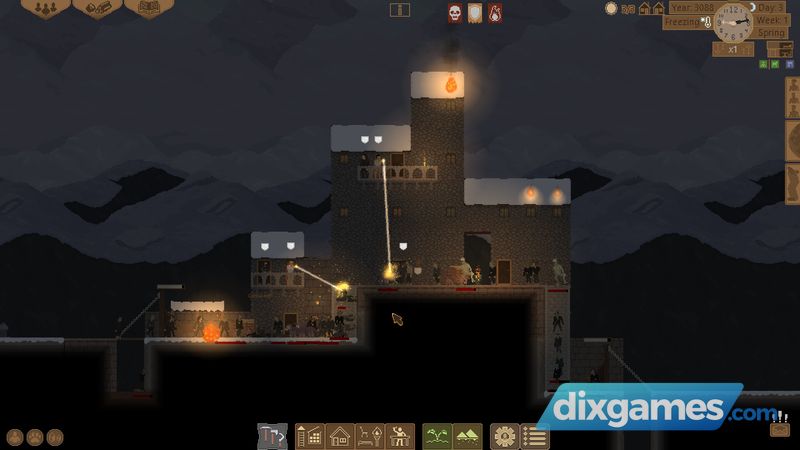The width and height of the screenshot is (800, 450).
Task: Open the mountain terrain menu
Action: coord(467,436)
